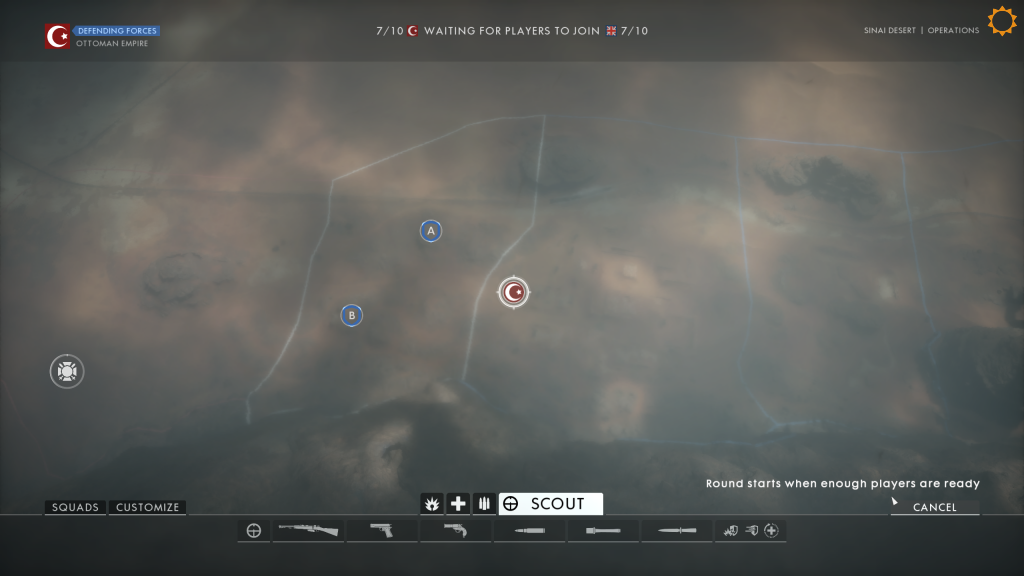This screenshot has height=576, width=1024.
Task: Select objective B on the deploy map
Action: click(351, 315)
